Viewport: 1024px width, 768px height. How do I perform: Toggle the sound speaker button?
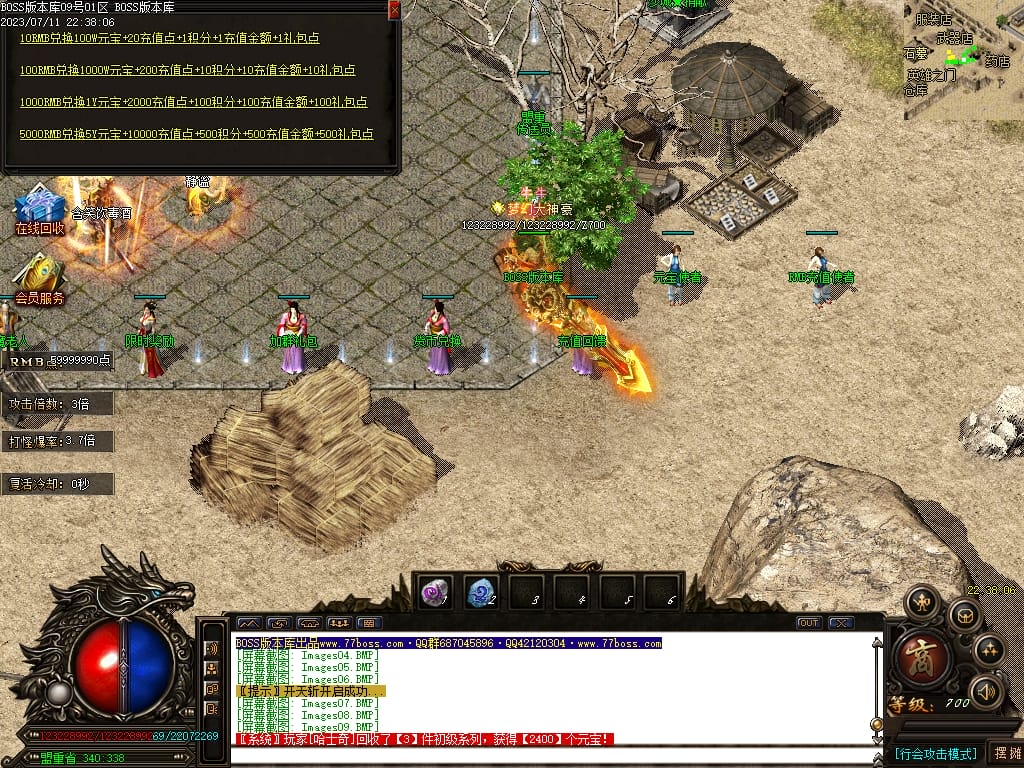pyautogui.click(x=986, y=690)
